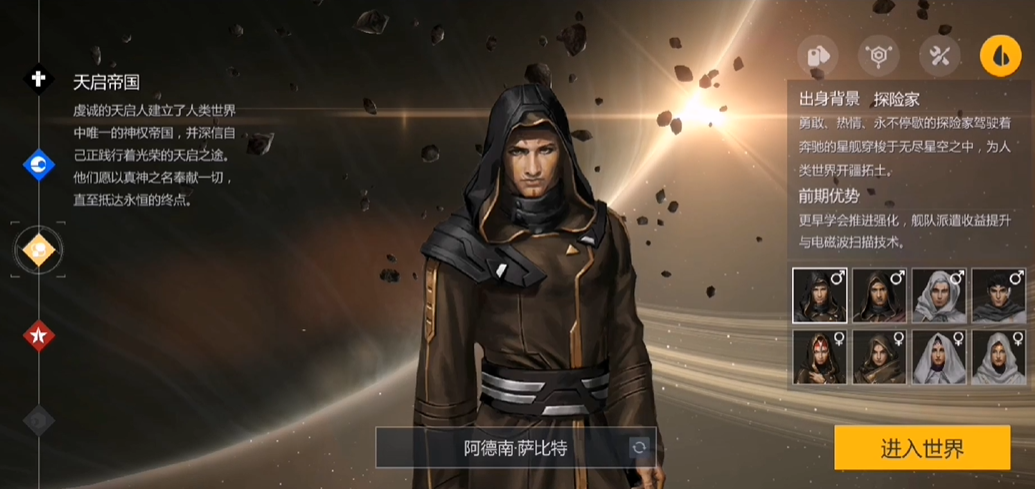
Task: Switch to the red star faction emblem
Action: (39, 335)
